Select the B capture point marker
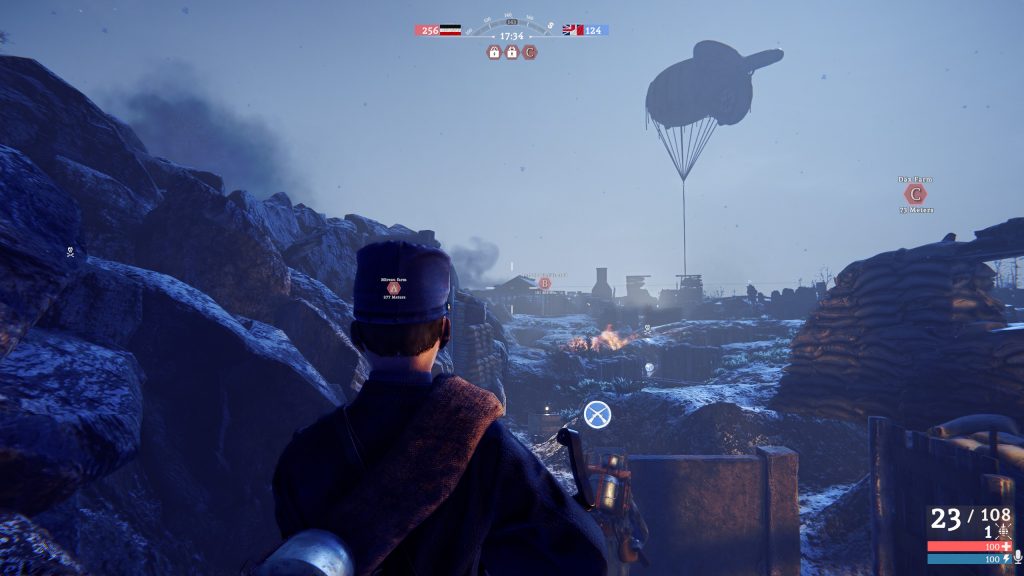The image size is (1024, 576). (545, 283)
